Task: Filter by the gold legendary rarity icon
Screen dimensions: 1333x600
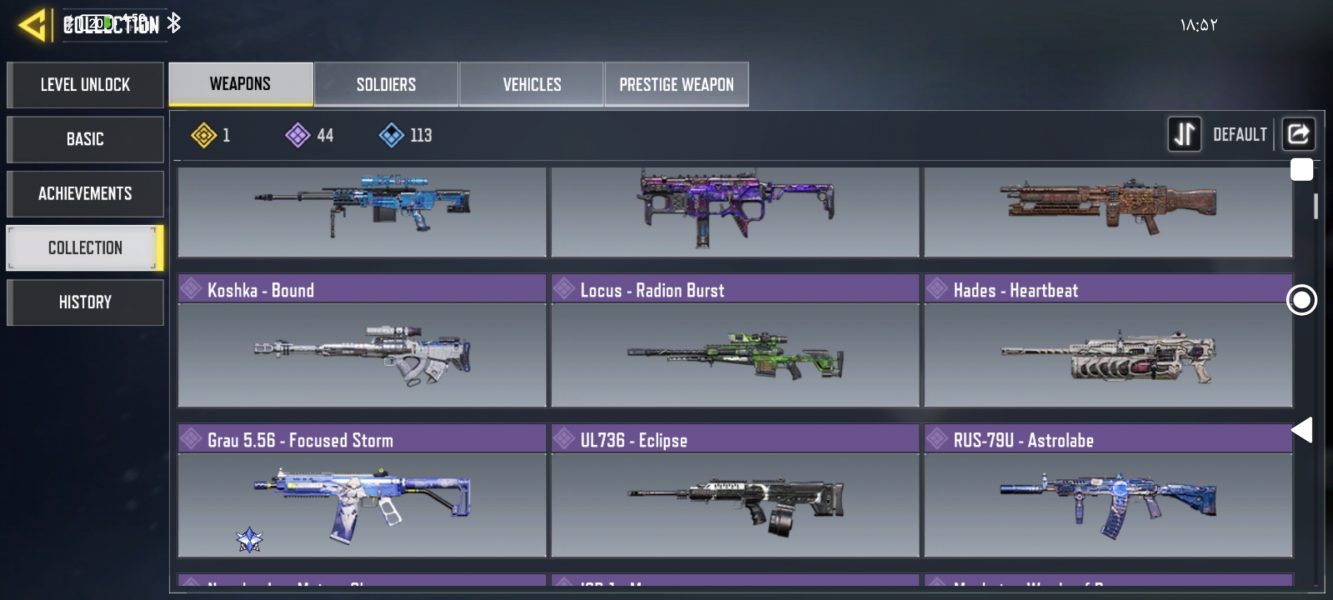Action: 205,135
